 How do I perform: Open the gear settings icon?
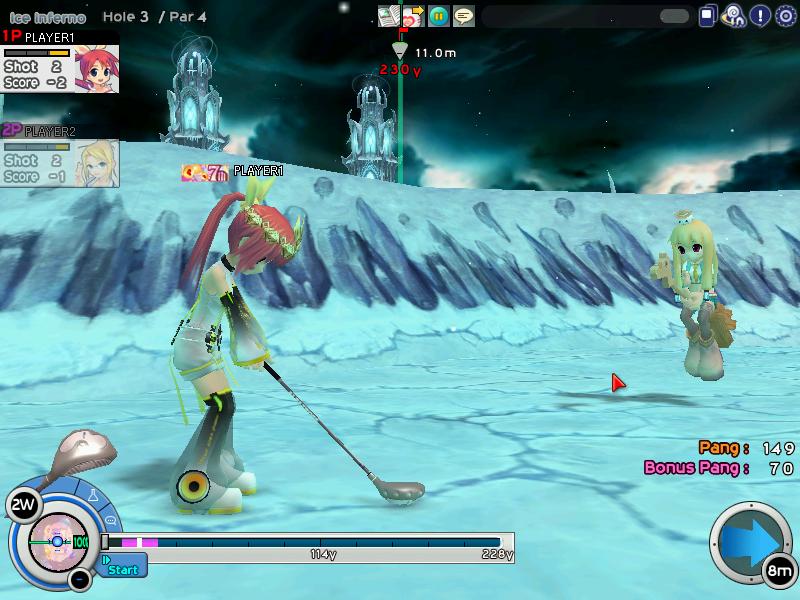[785, 16]
